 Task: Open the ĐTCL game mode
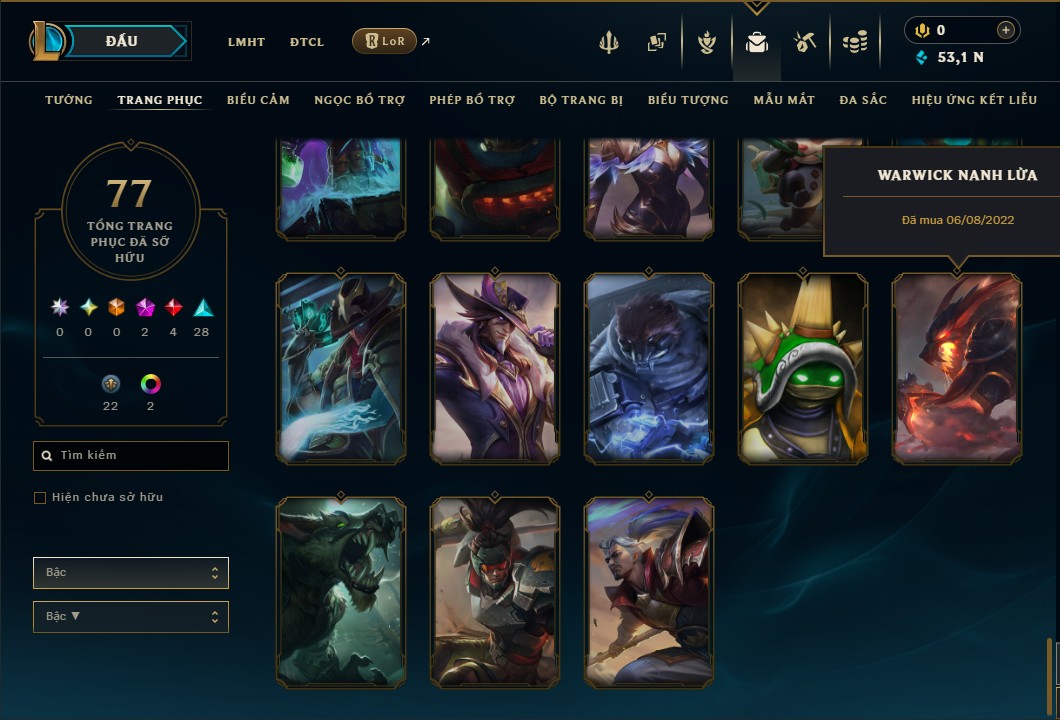pyautogui.click(x=307, y=42)
